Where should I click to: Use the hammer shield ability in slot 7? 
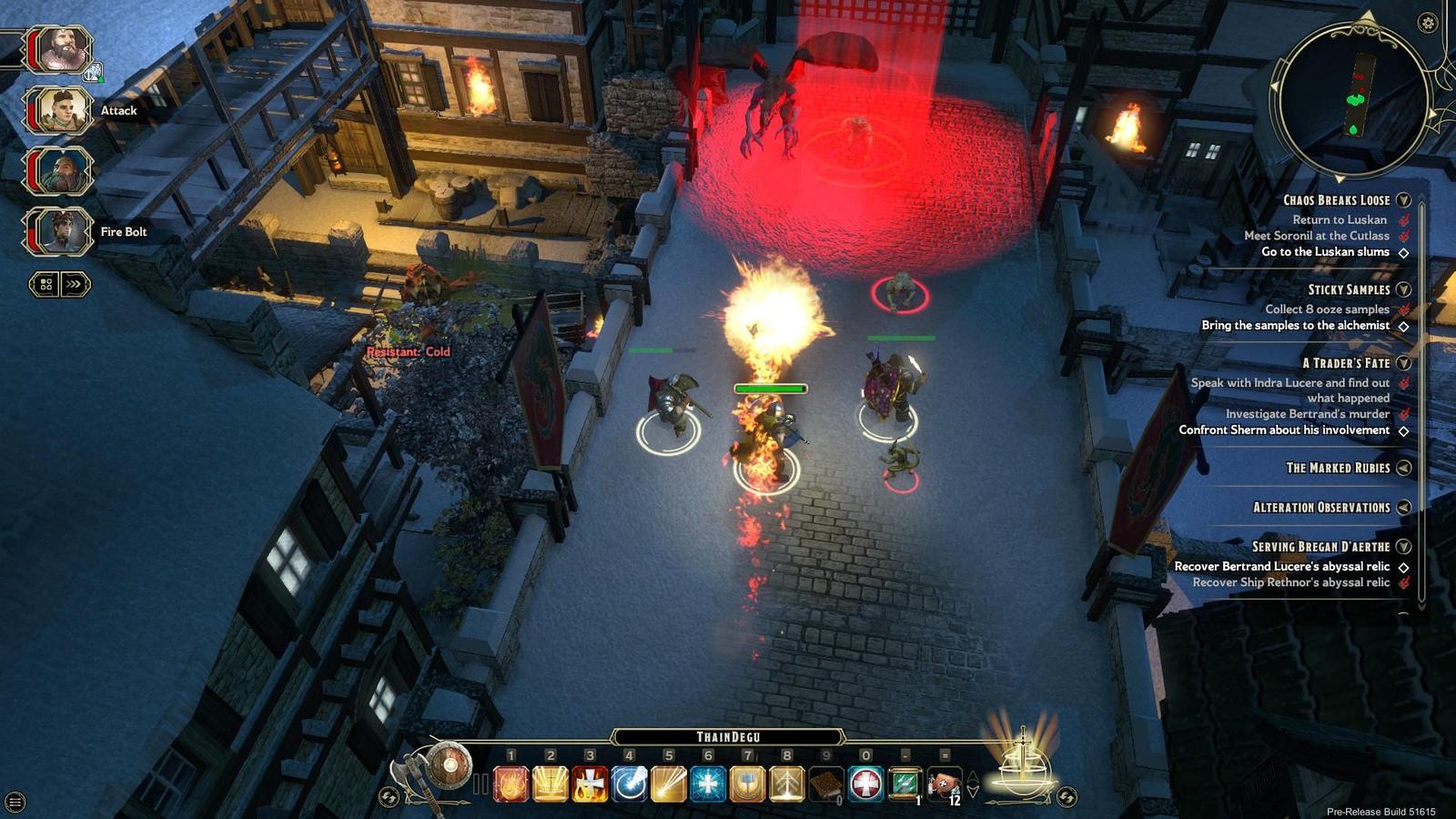(x=747, y=784)
